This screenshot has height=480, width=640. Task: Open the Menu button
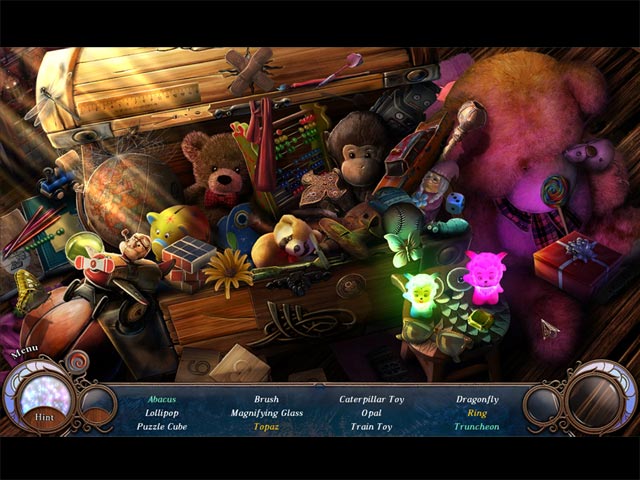24,353
